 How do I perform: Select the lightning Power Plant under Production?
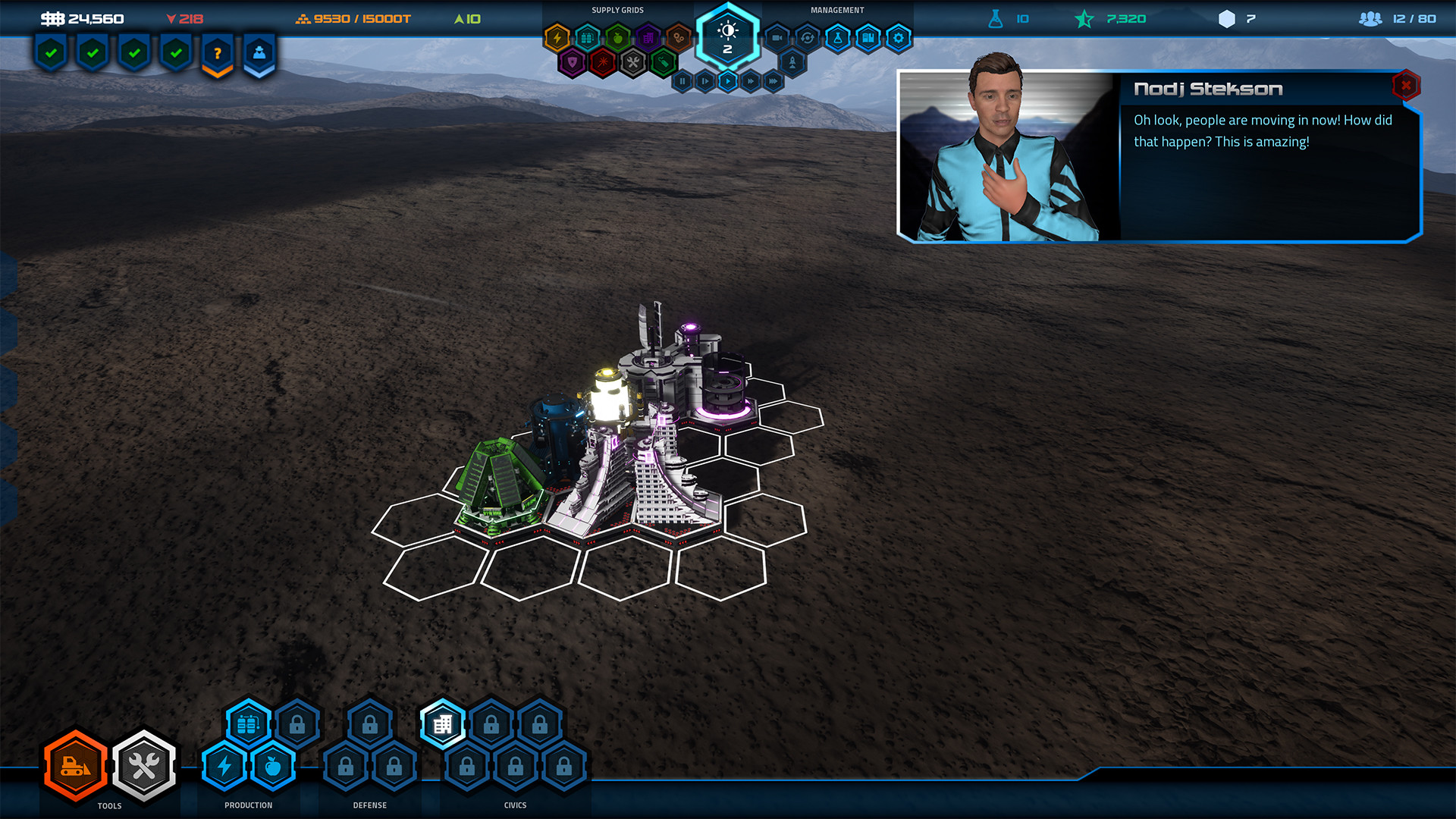223,766
